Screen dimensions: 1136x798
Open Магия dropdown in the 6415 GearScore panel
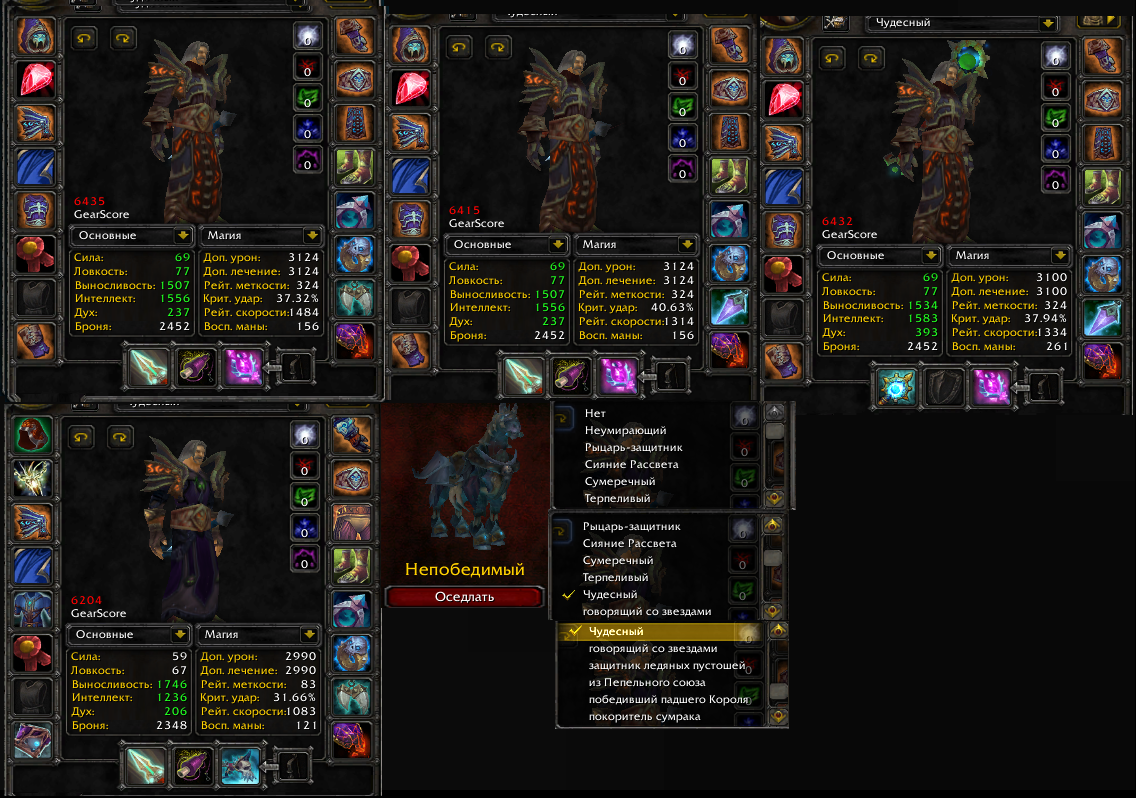tap(686, 244)
